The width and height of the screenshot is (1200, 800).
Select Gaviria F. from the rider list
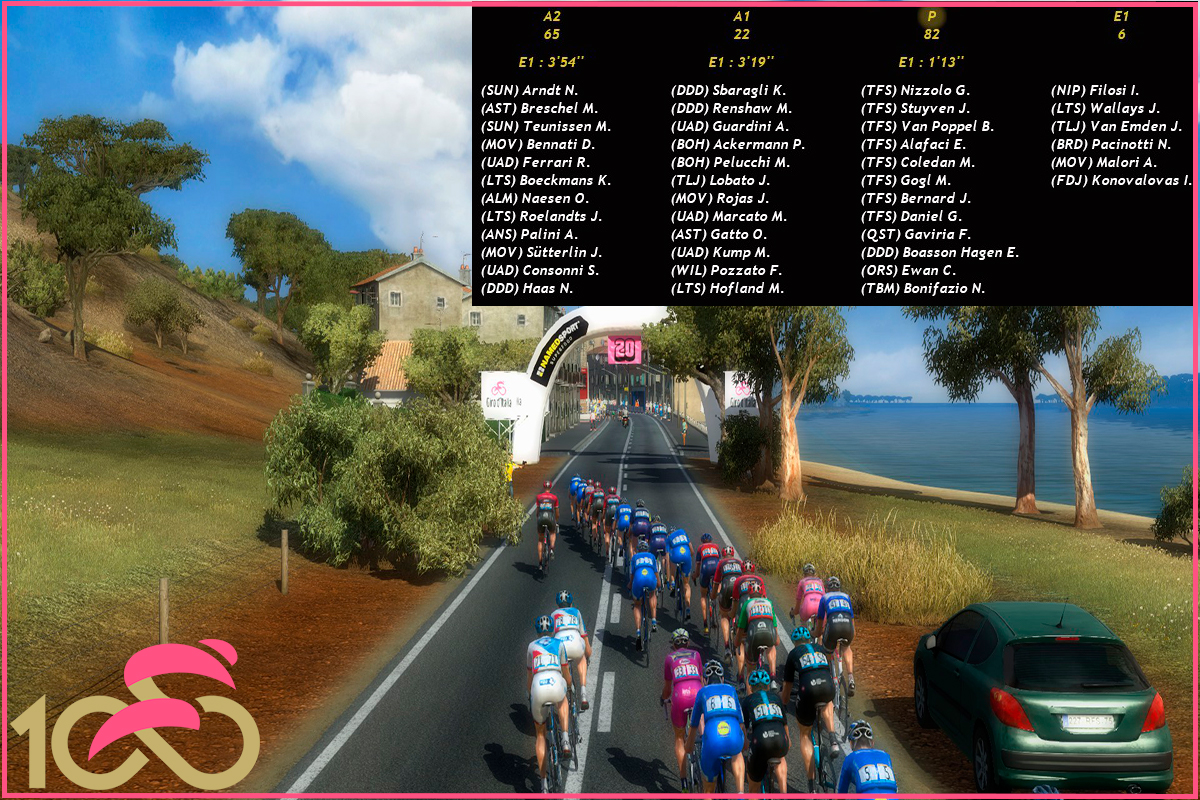(915, 235)
